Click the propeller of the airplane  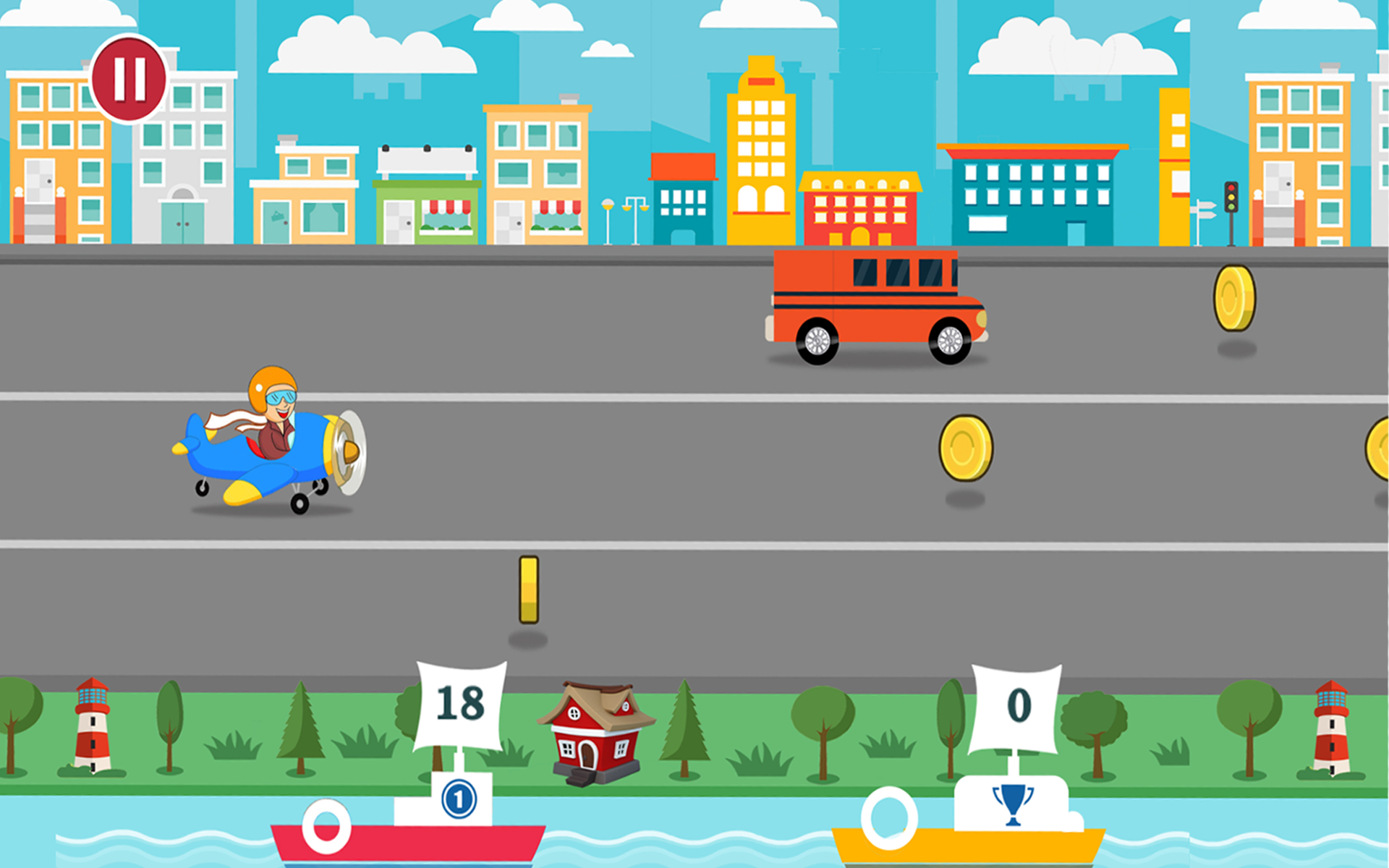[x=352, y=448]
